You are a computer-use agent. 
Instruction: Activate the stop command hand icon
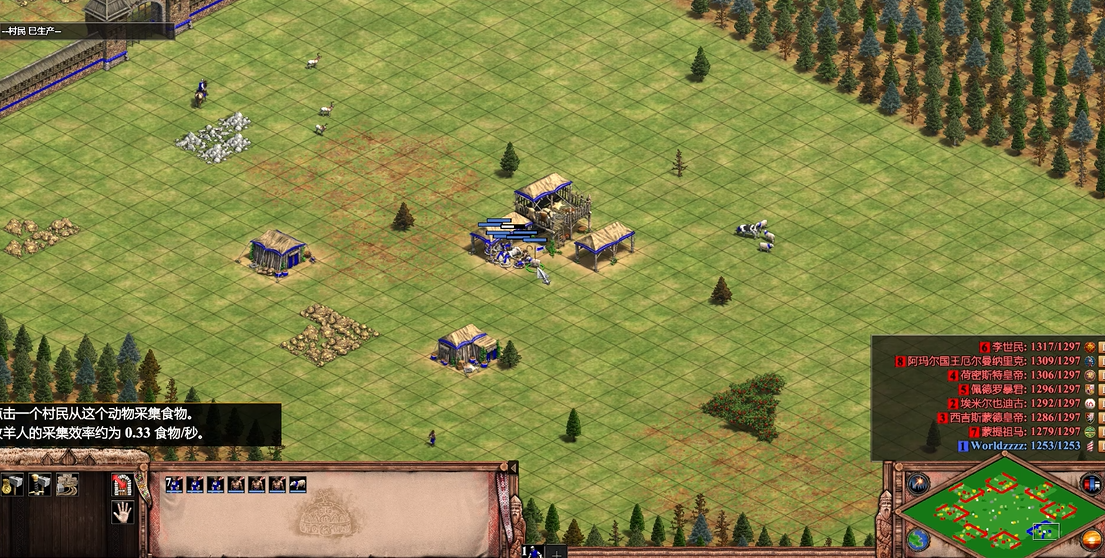[123, 513]
